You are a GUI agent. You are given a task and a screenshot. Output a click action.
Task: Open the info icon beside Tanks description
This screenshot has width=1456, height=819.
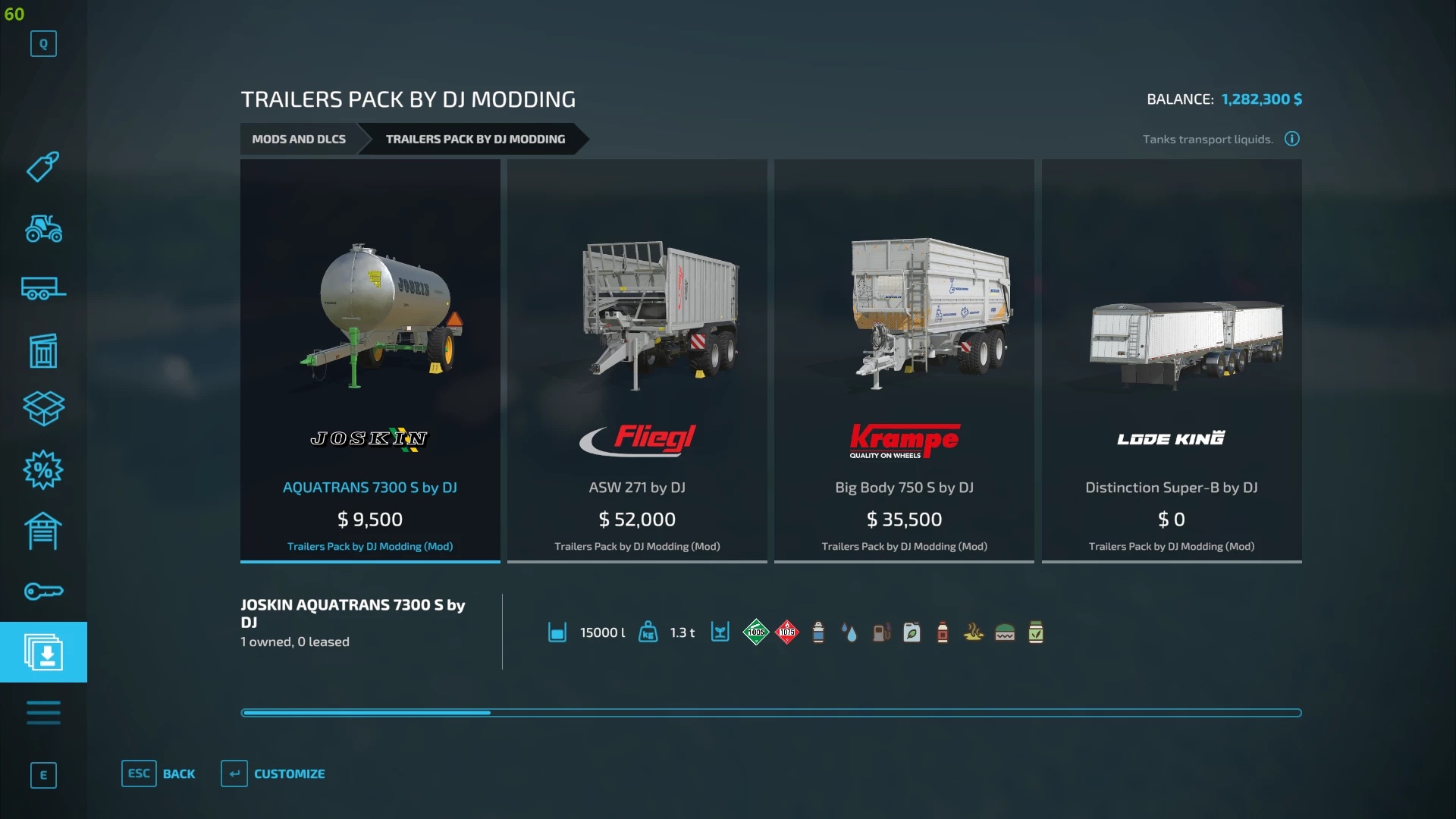tap(1292, 139)
